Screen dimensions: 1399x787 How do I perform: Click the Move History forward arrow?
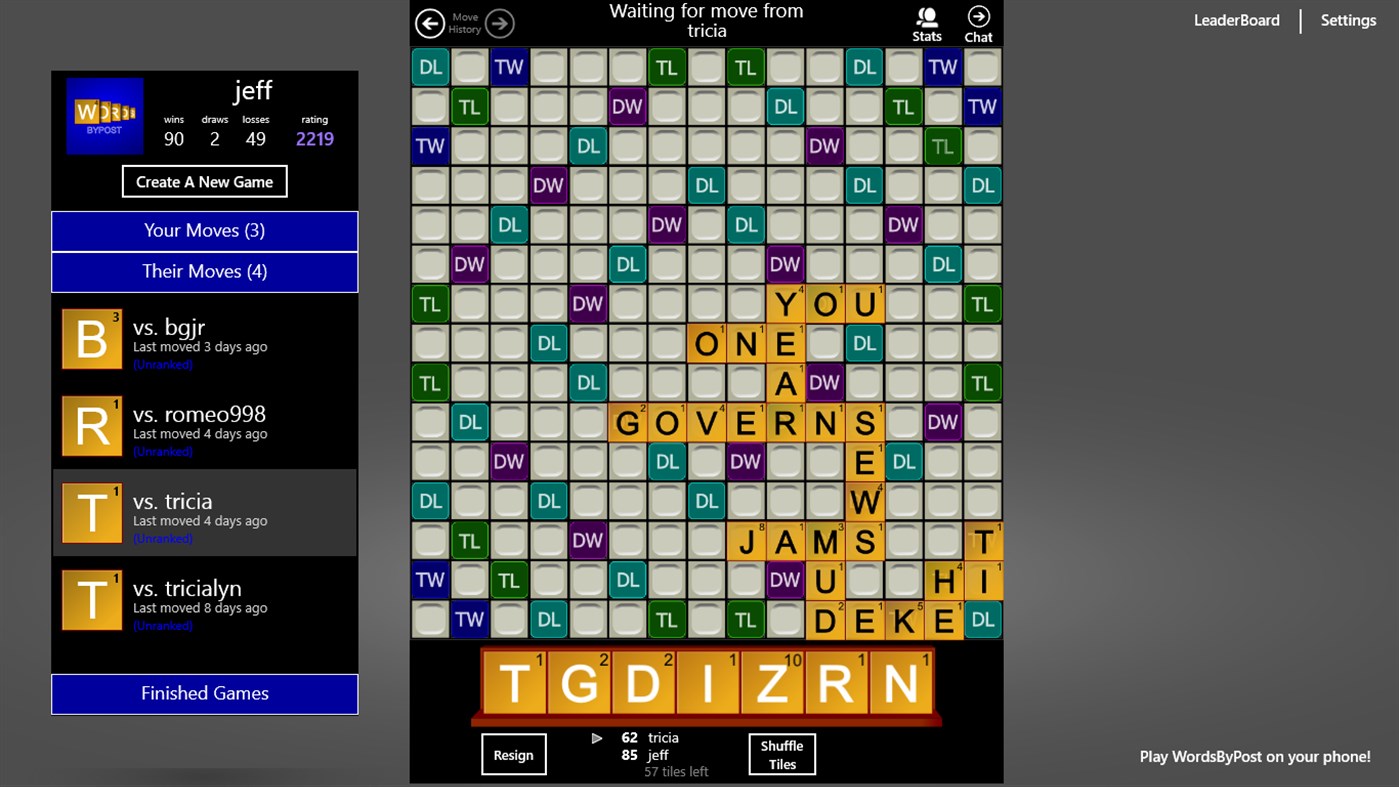click(498, 22)
